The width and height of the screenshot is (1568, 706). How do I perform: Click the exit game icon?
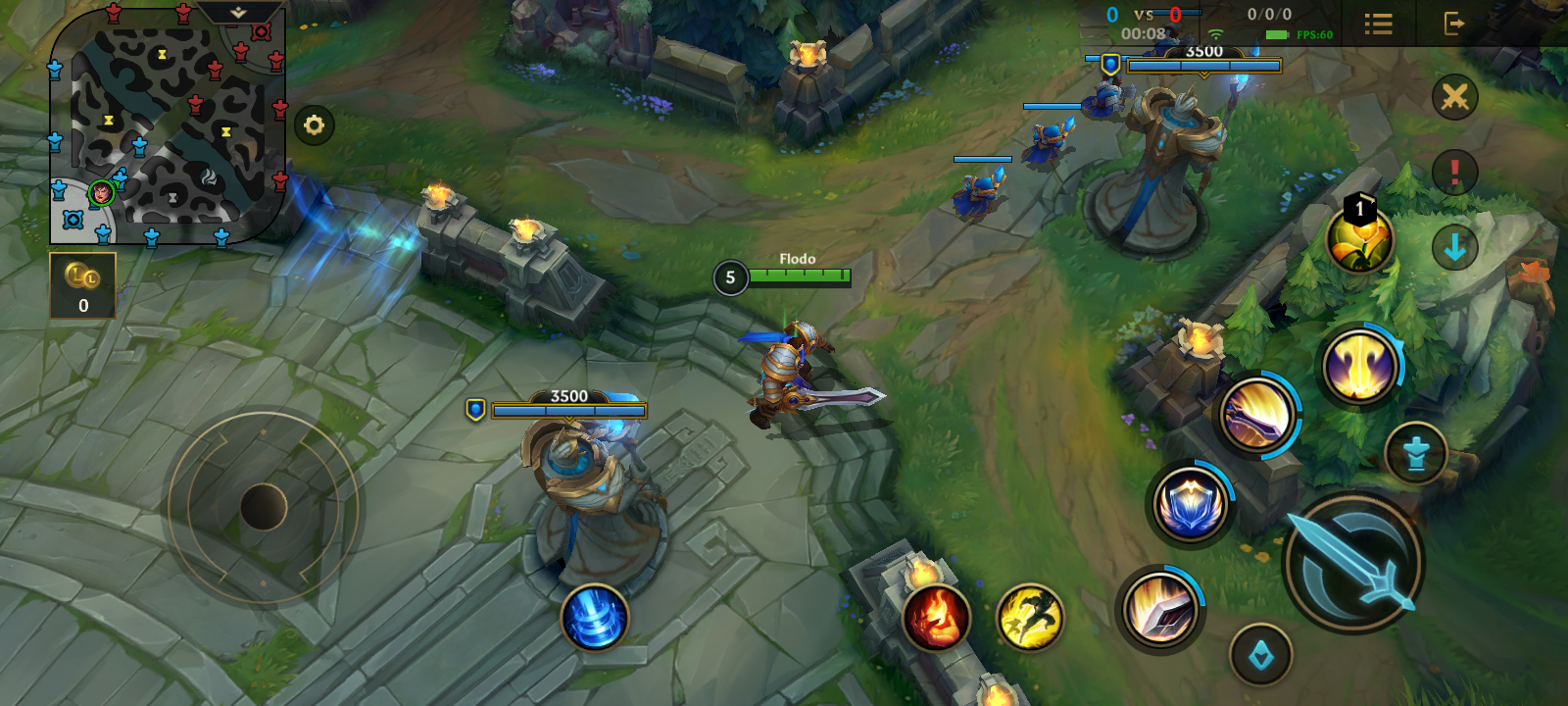click(x=1454, y=24)
